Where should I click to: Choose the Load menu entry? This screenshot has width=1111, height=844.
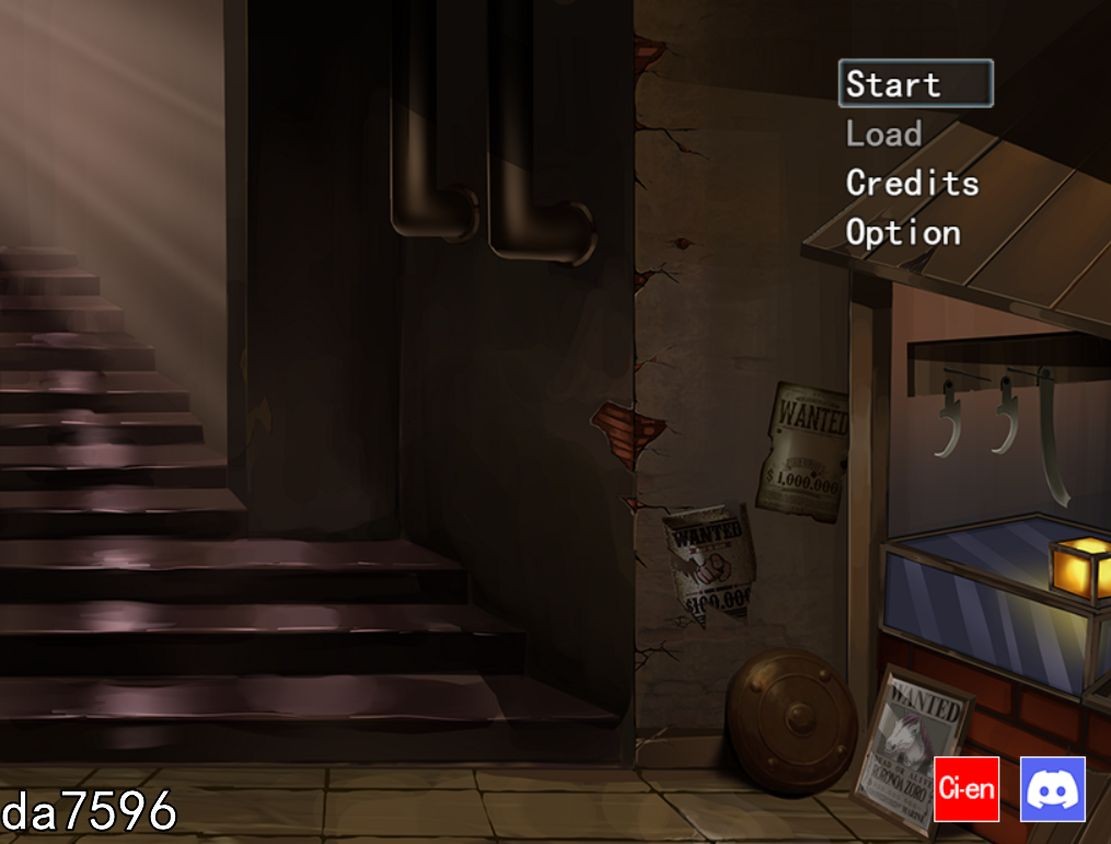pyautogui.click(x=884, y=134)
